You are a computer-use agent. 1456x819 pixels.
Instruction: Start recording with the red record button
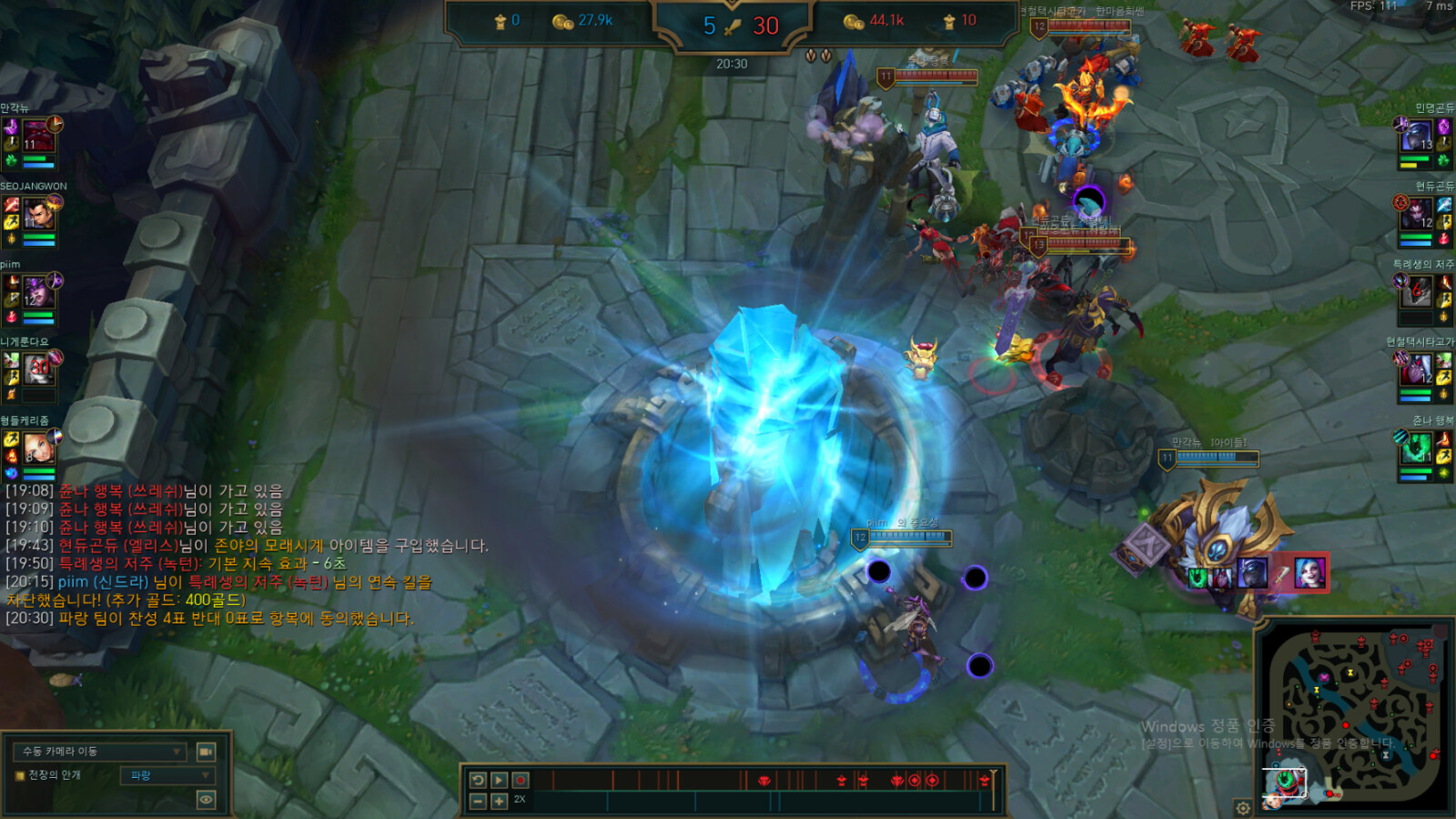click(521, 780)
